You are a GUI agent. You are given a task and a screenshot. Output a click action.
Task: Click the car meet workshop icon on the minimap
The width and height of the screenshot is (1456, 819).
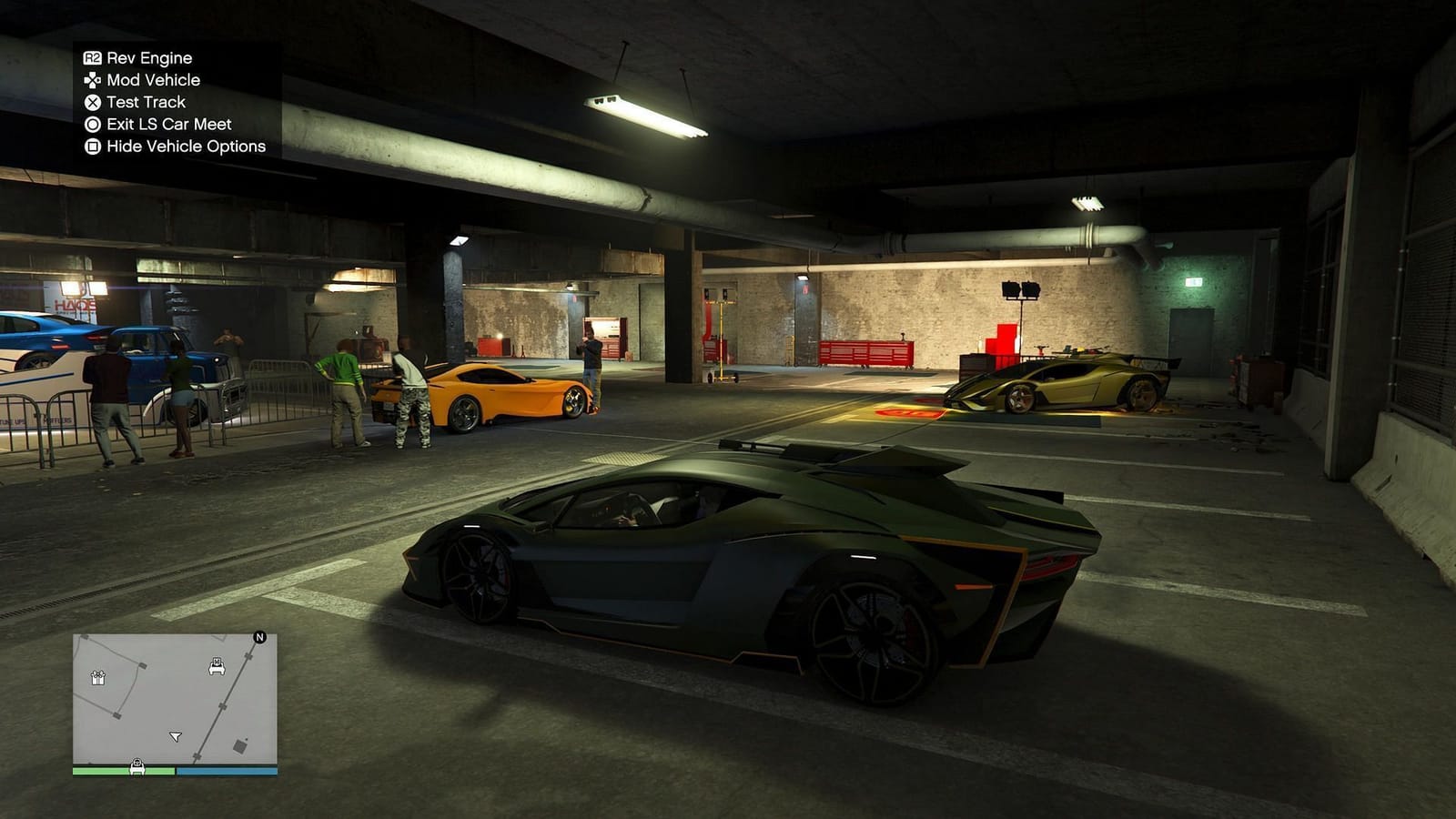(217, 667)
